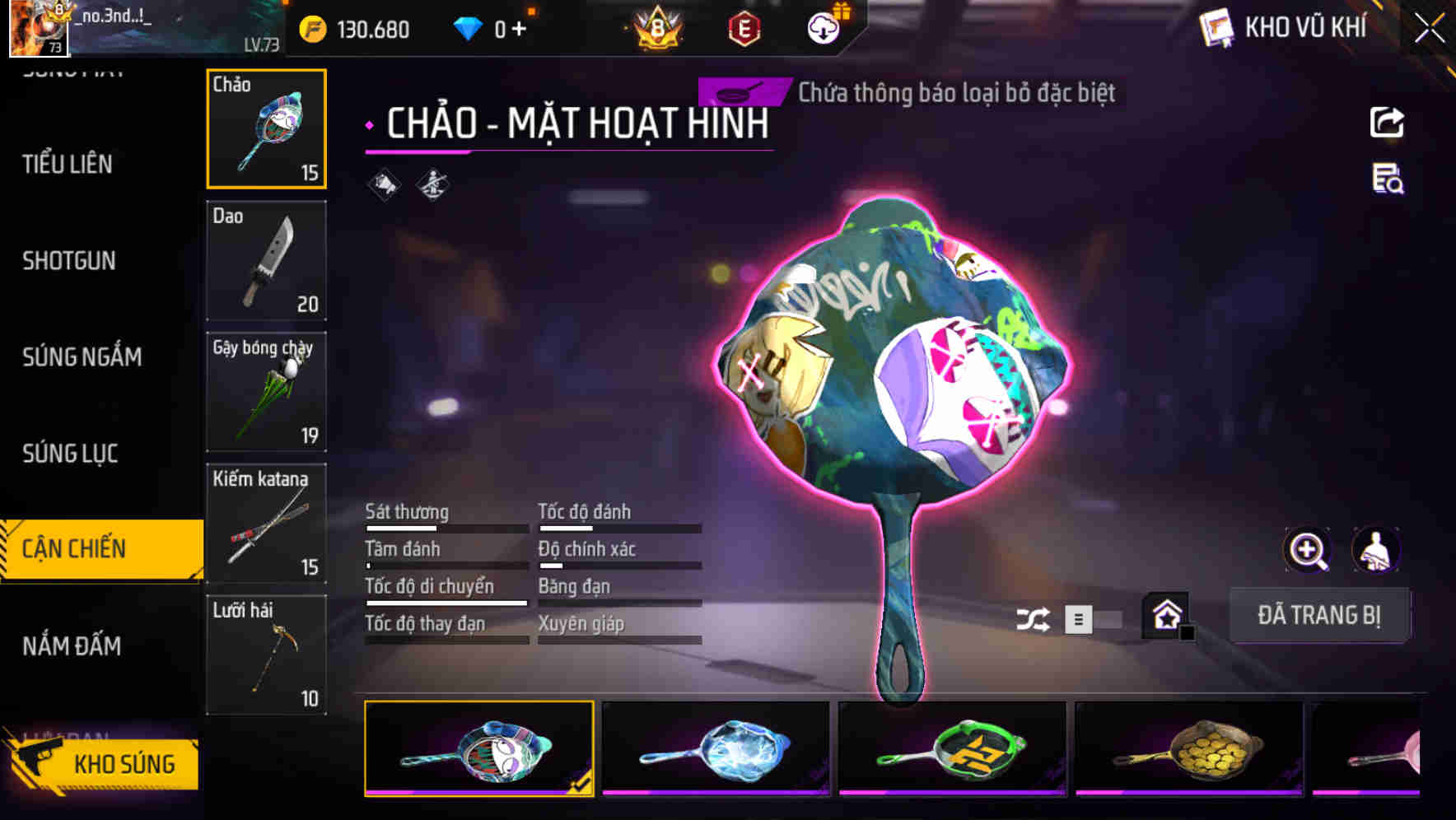Open the zoom magnifier preview icon

pyautogui.click(x=1305, y=550)
